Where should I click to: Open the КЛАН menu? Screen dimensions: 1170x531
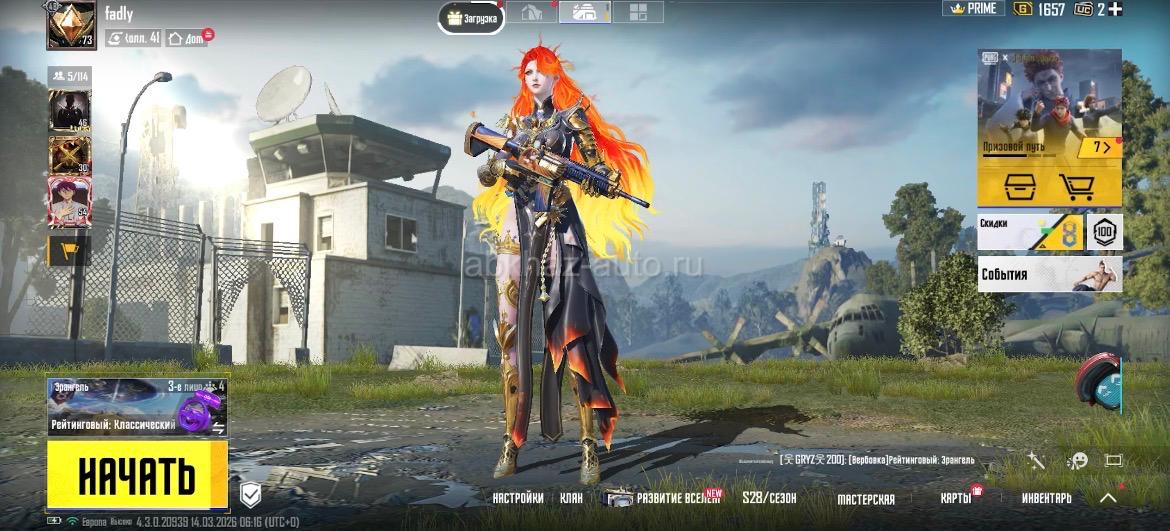pyautogui.click(x=572, y=498)
